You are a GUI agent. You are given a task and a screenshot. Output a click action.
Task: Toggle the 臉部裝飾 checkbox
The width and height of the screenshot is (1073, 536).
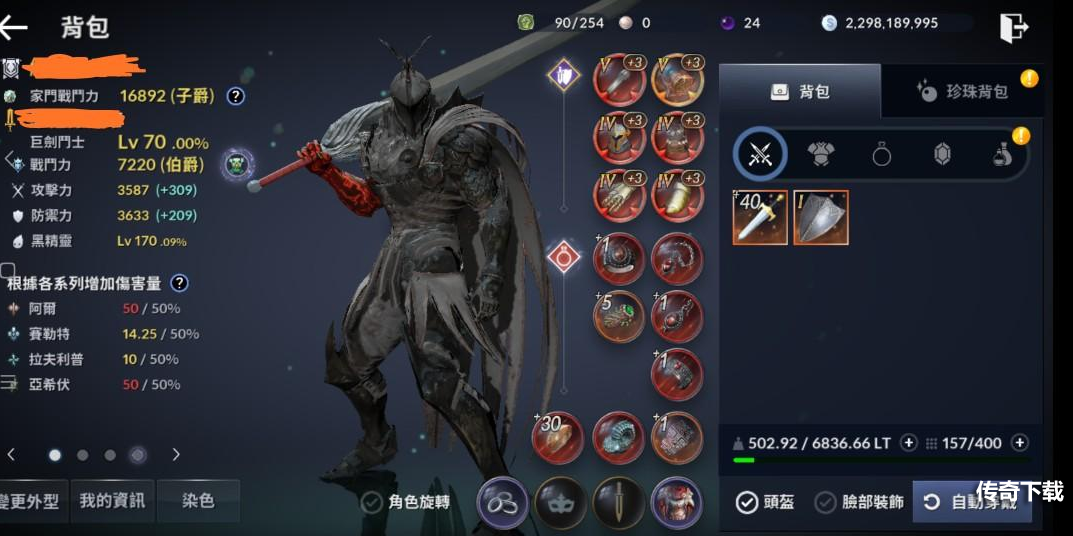point(825,502)
